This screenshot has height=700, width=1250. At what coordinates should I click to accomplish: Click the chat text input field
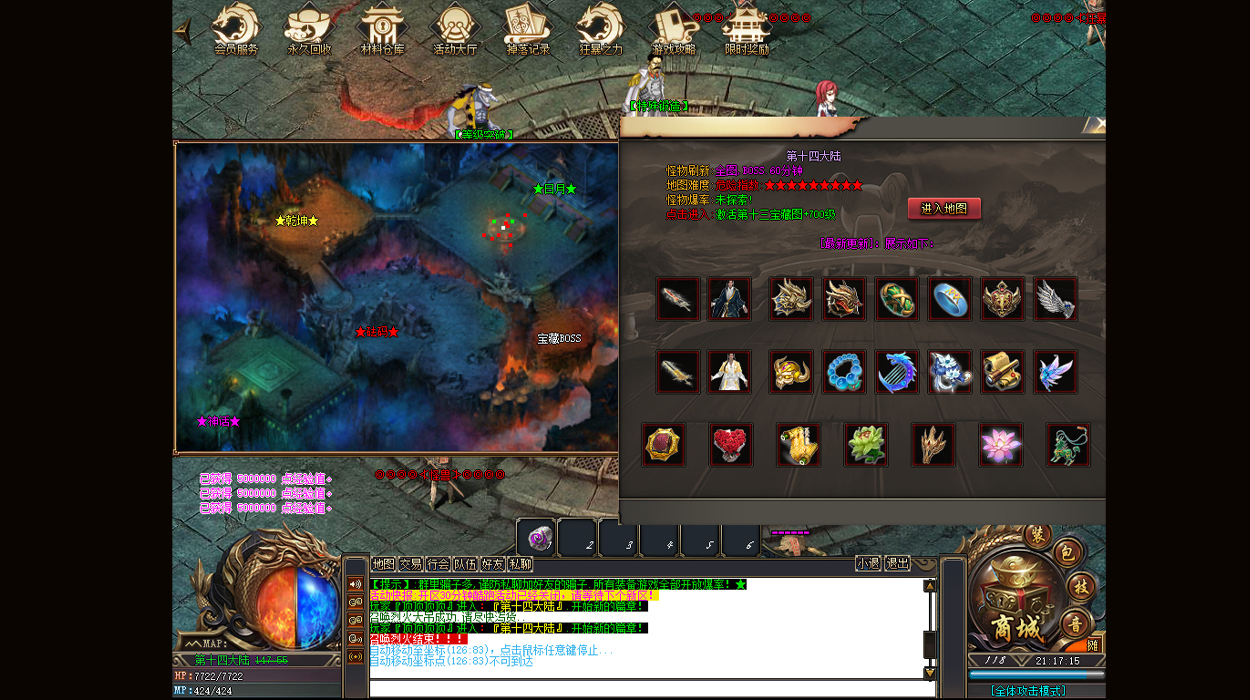[x=650, y=689]
